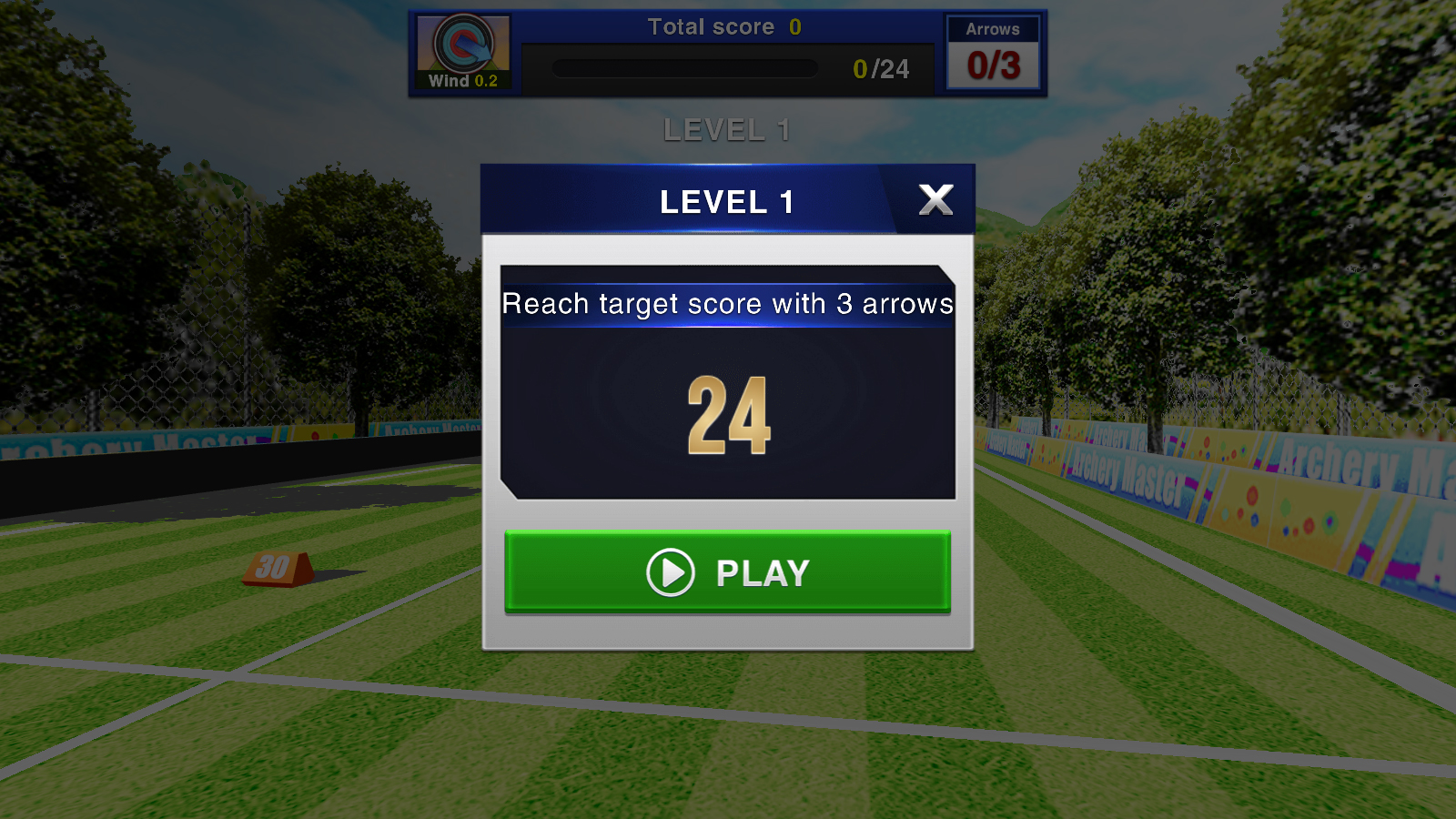Image resolution: width=1456 pixels, height=819 pixels.
Task: Click the X to close the Level 1 dialog
Action: click(x=935, y=200)
